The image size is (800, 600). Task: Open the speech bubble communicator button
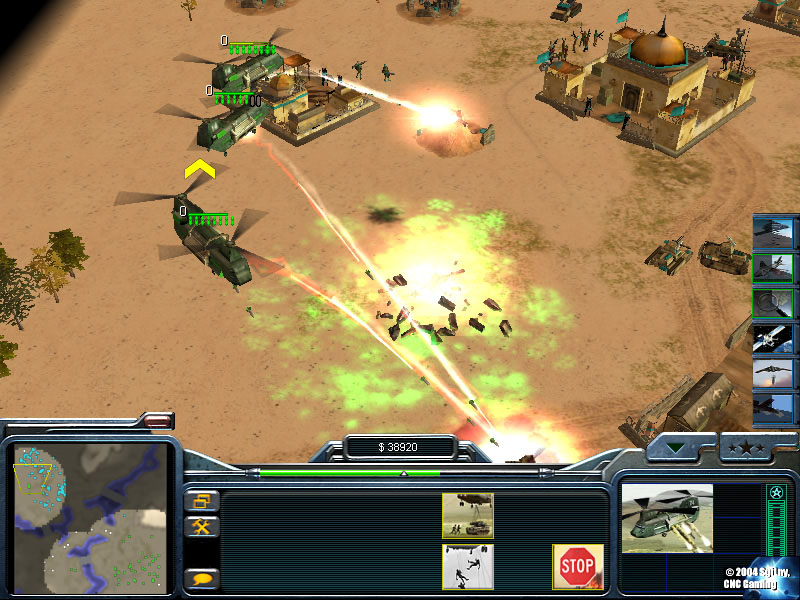coord(202,577)
